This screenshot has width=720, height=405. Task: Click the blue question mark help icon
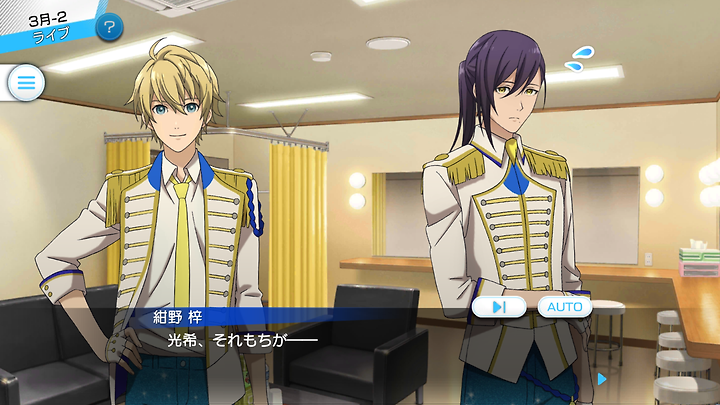click(x=110, y=27)
